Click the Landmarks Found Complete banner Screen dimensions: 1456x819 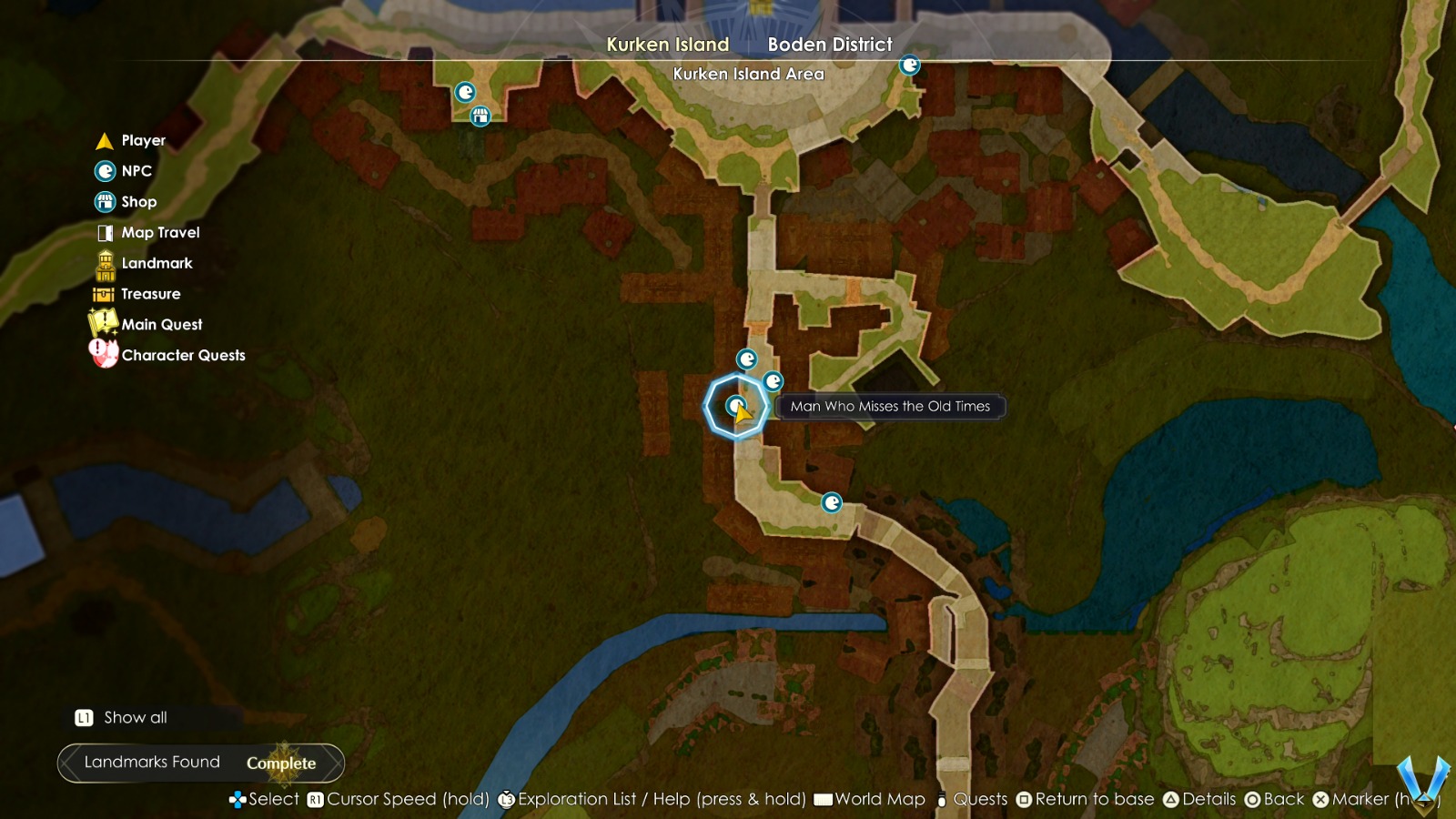[x=200, y=763]
